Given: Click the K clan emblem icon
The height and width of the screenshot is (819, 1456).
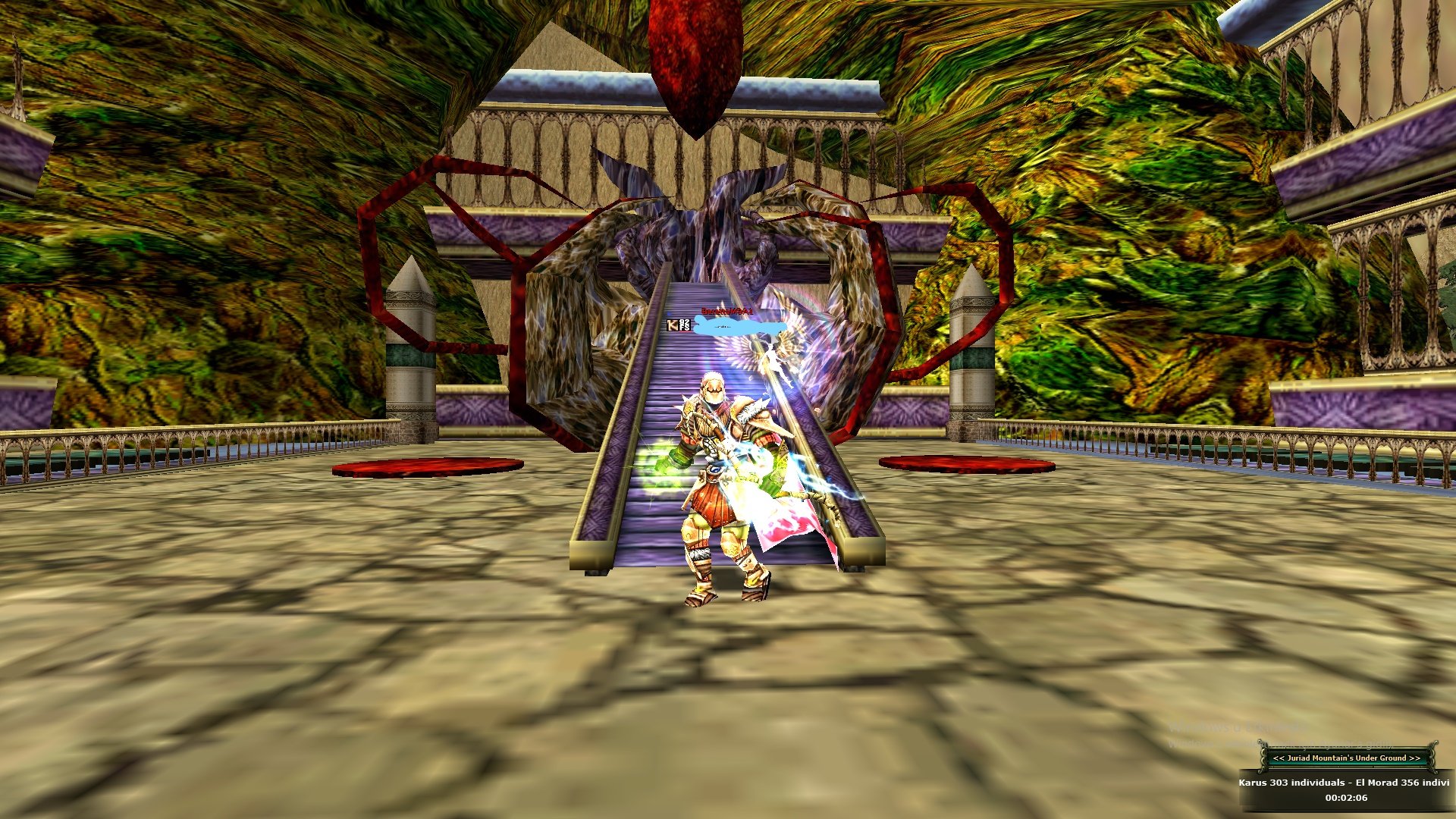Looking at the screenshot, I should [x=672, y=325].
